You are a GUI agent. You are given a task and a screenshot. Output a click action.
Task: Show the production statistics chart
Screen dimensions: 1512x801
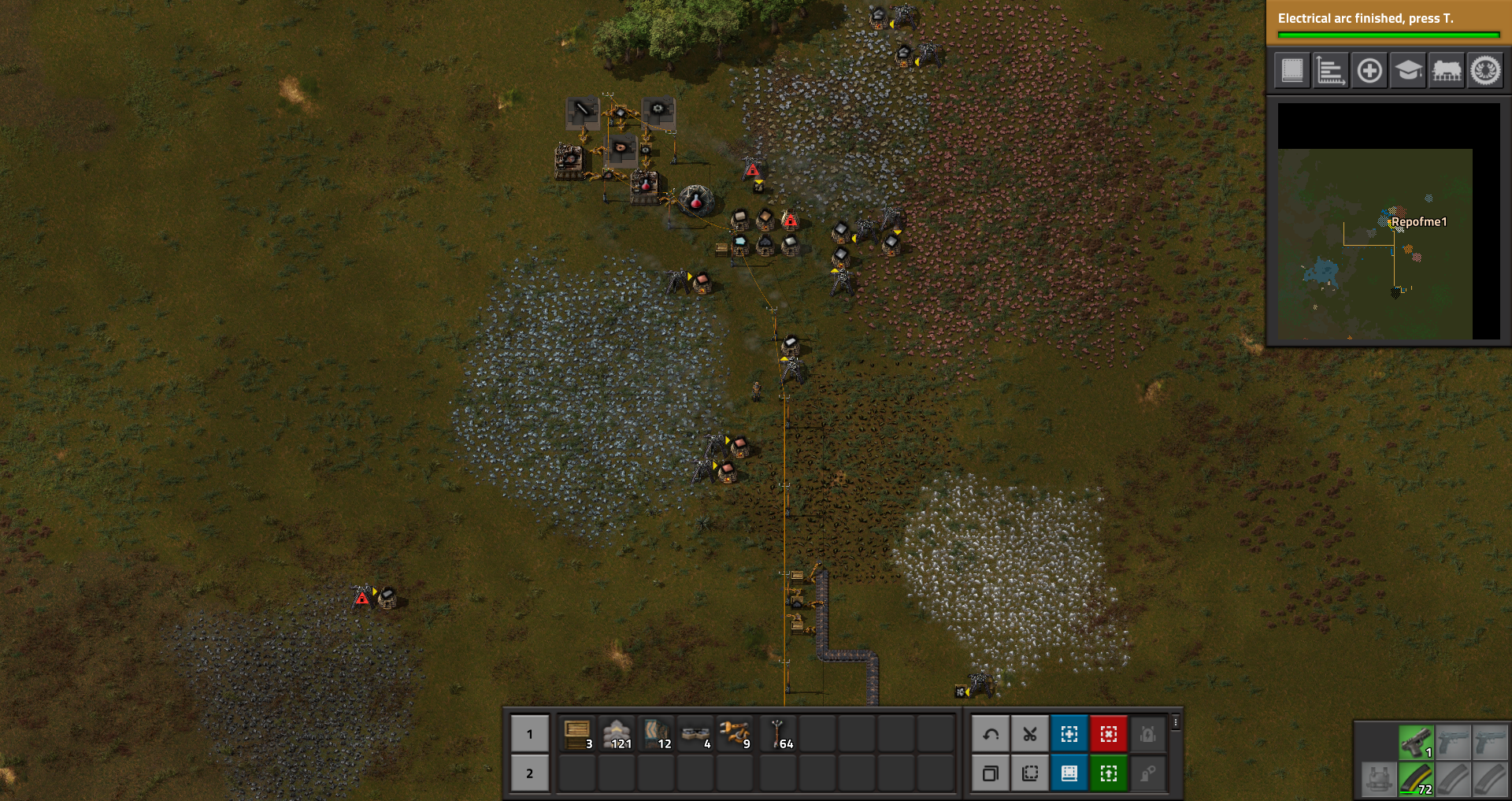pyautogui.click(x=1331, y=71)
